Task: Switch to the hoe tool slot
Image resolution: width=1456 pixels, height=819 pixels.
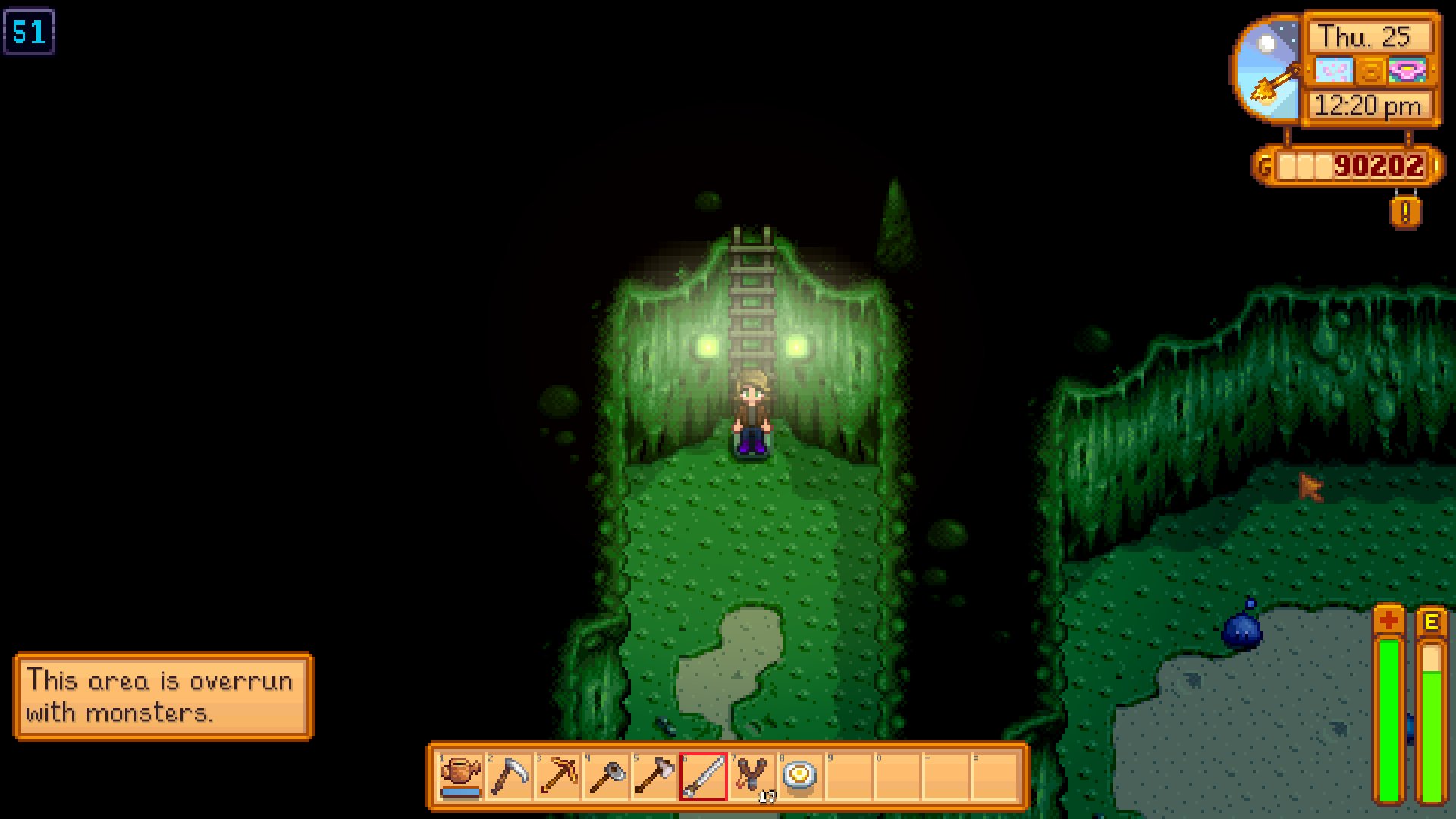Action: 607,776
